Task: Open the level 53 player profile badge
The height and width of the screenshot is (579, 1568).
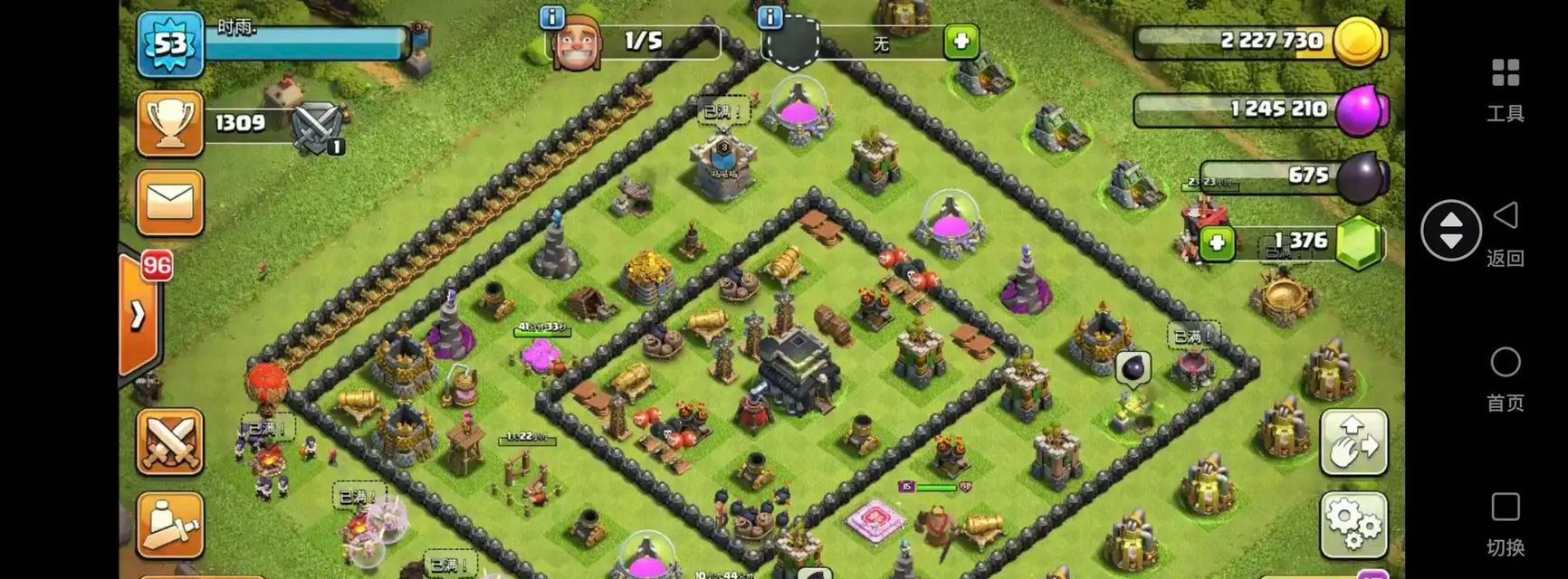Action: point(170,43)
